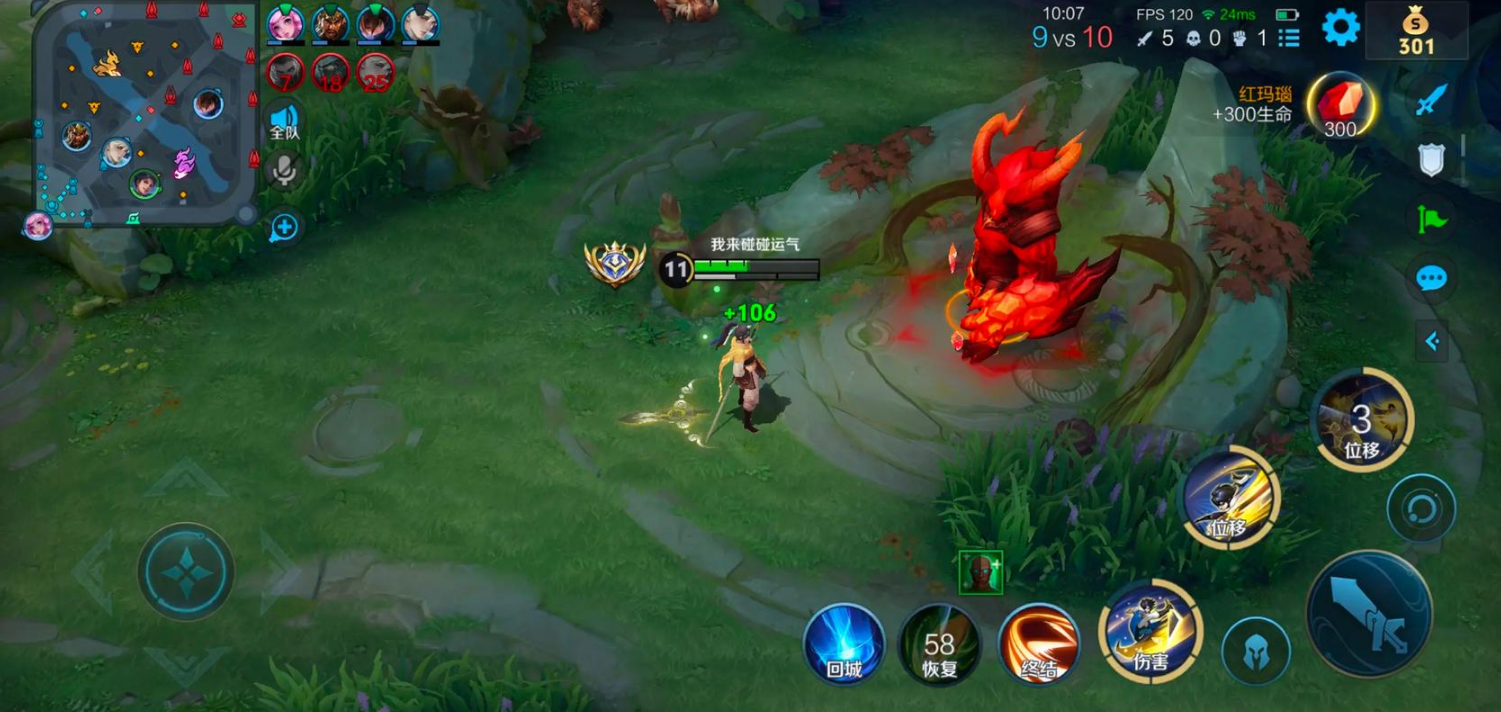Tap the circular refresh arrow button
Image resolution: width=1501 pixels, height=712 pixels.
tap(1421, 509)
